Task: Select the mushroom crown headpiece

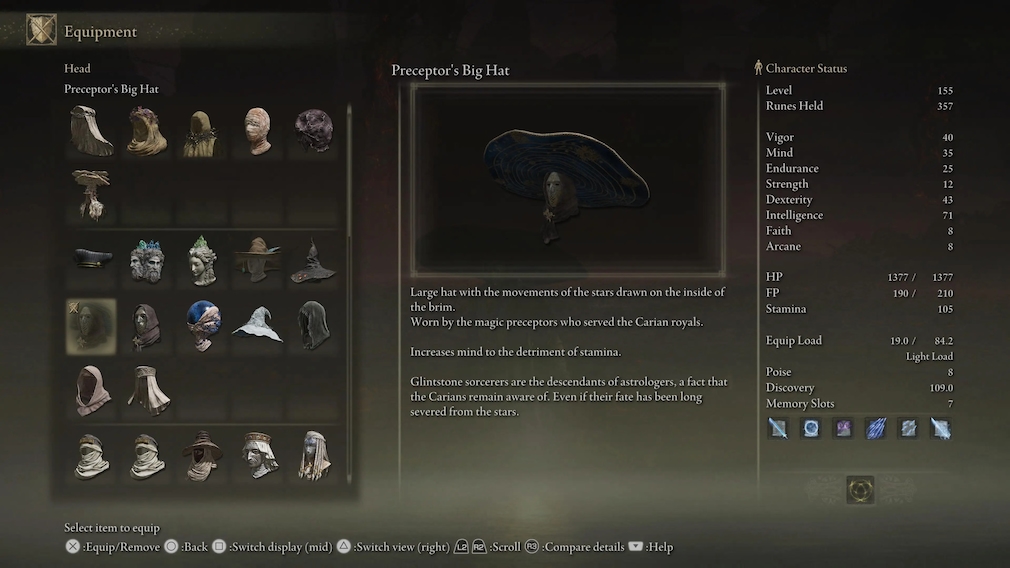Action: pos(91,193)
